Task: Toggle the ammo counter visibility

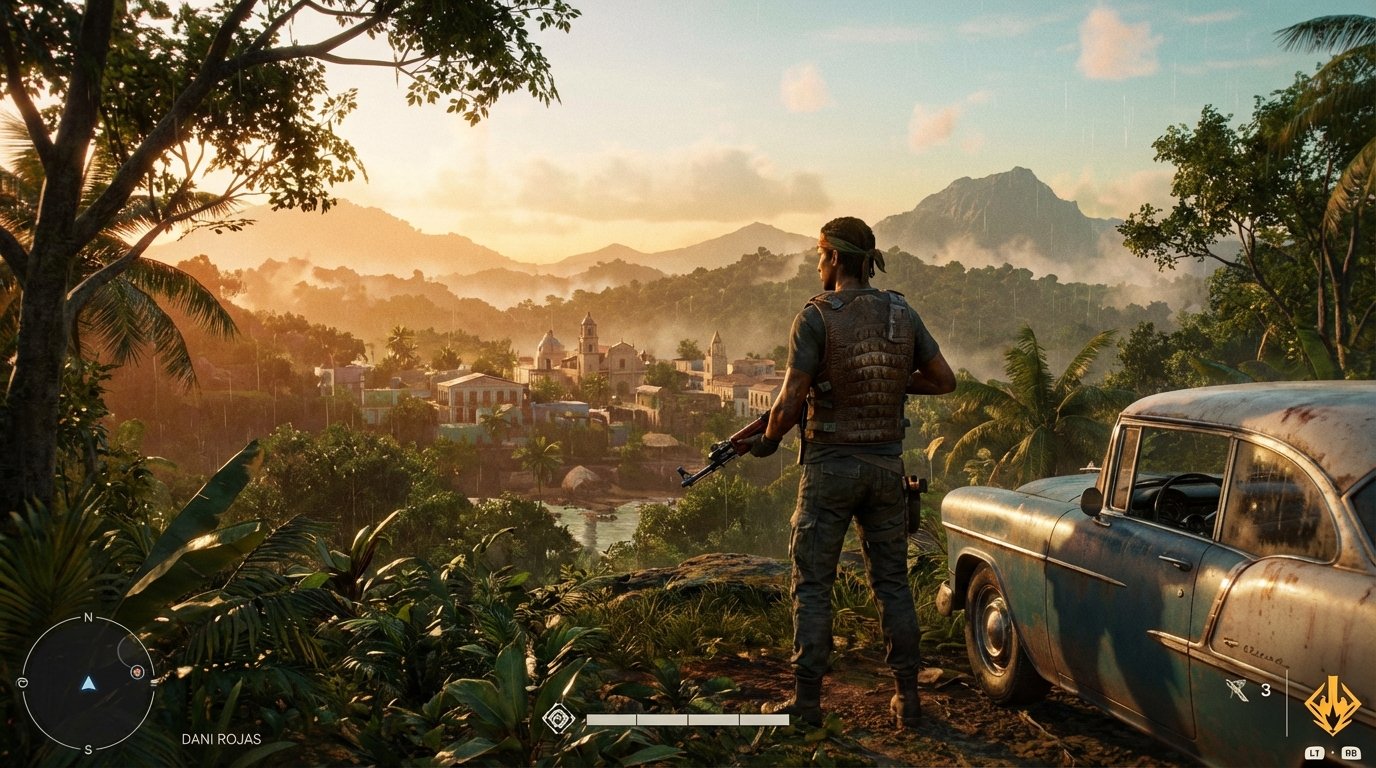Action: 1268,690
